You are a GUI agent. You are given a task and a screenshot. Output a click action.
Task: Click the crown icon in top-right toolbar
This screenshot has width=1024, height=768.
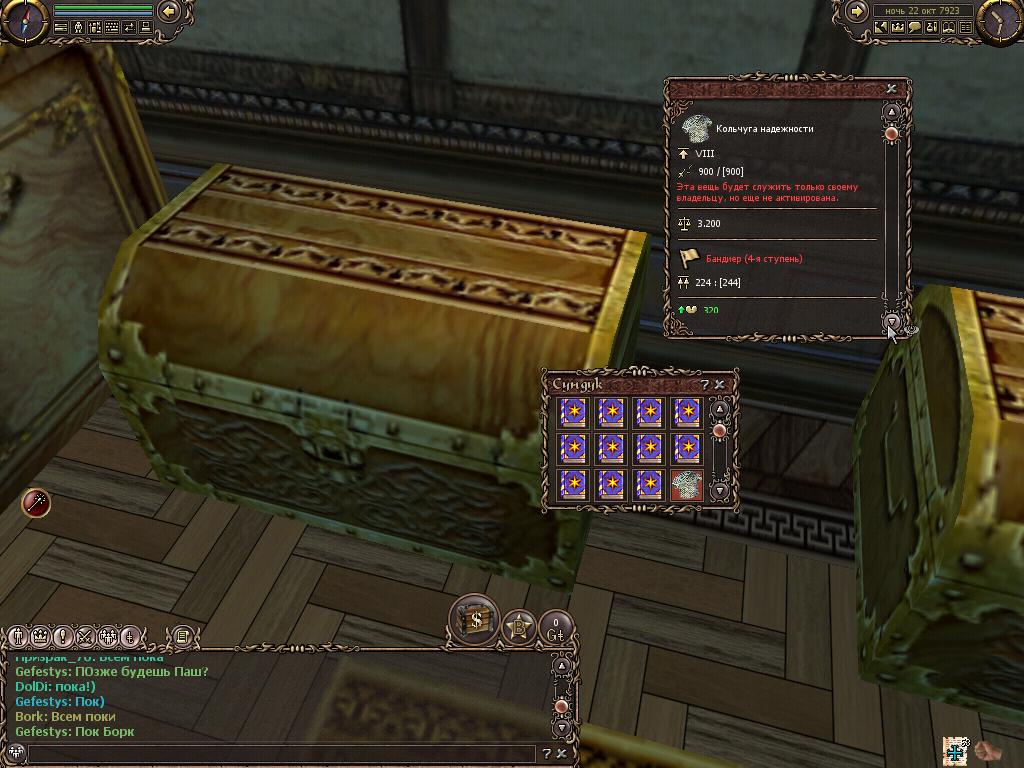pyautogui.click(x=898, y=28)
